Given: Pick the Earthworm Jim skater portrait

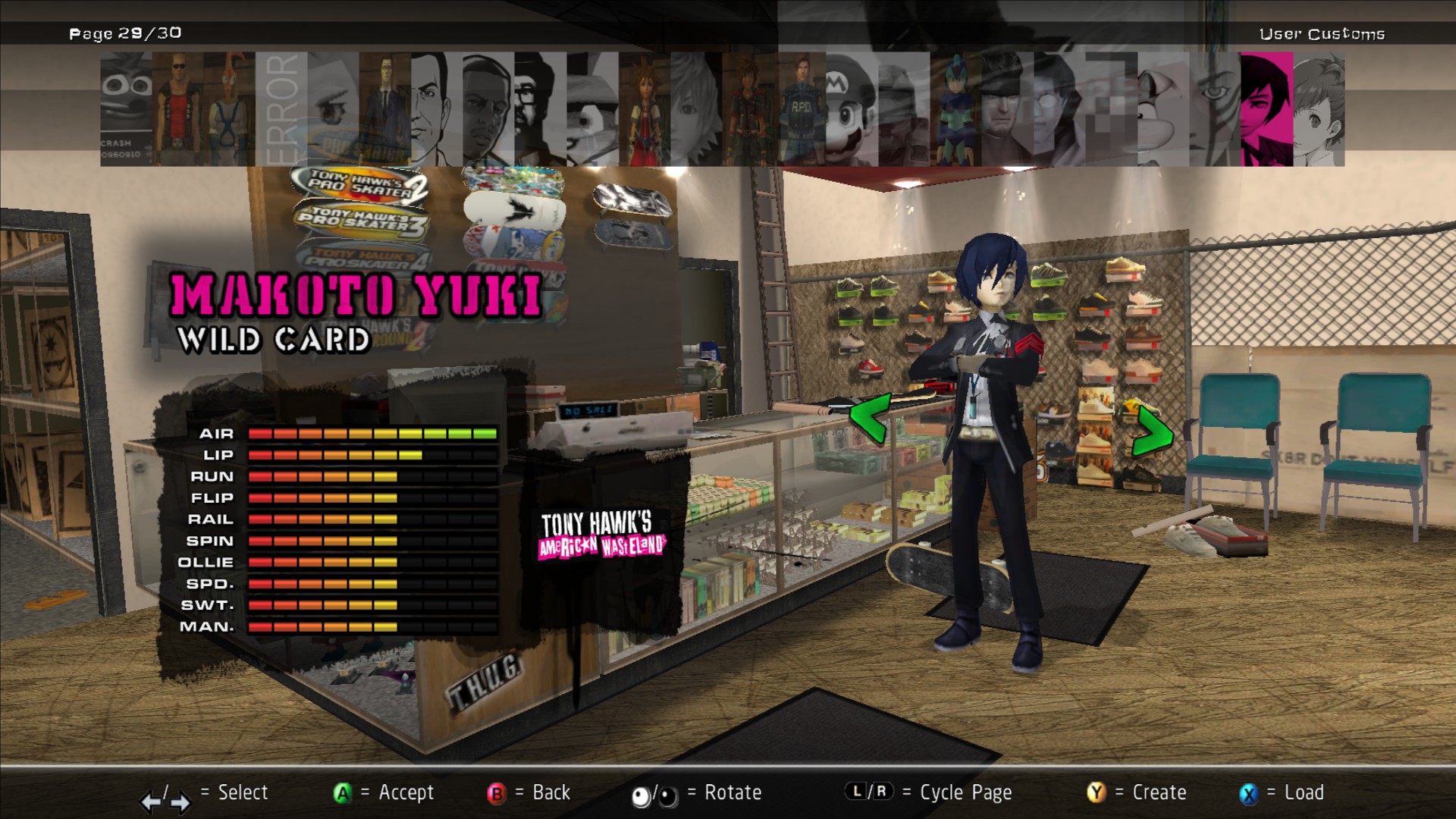Looking at the screenshot, I should tap(229, 109).
